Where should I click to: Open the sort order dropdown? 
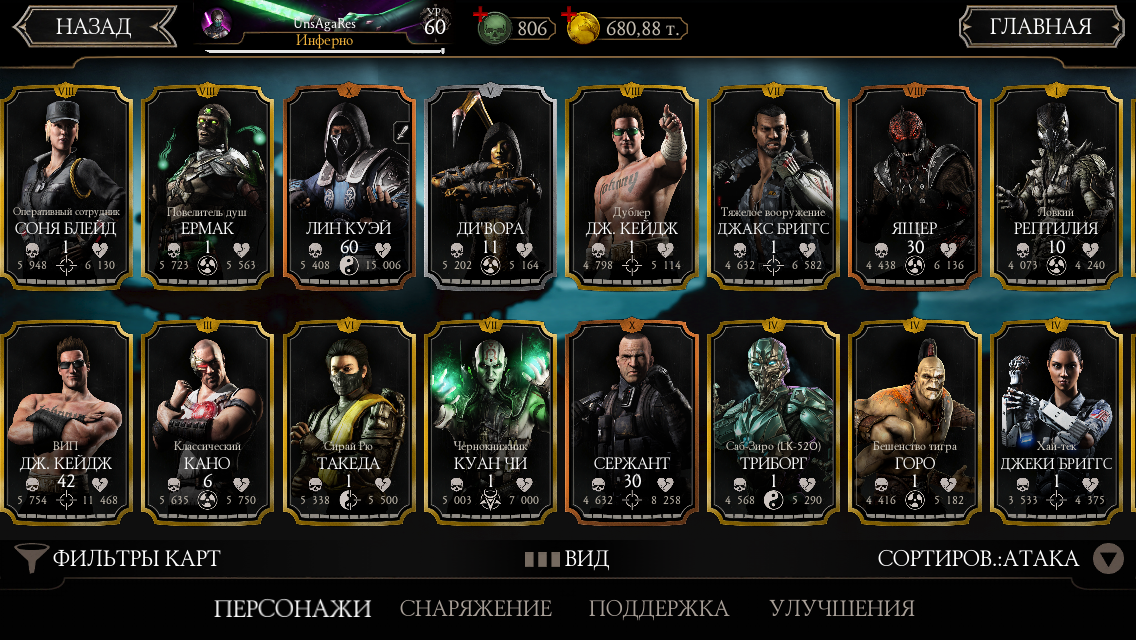pyautogui.click(x=1107, y=559)
